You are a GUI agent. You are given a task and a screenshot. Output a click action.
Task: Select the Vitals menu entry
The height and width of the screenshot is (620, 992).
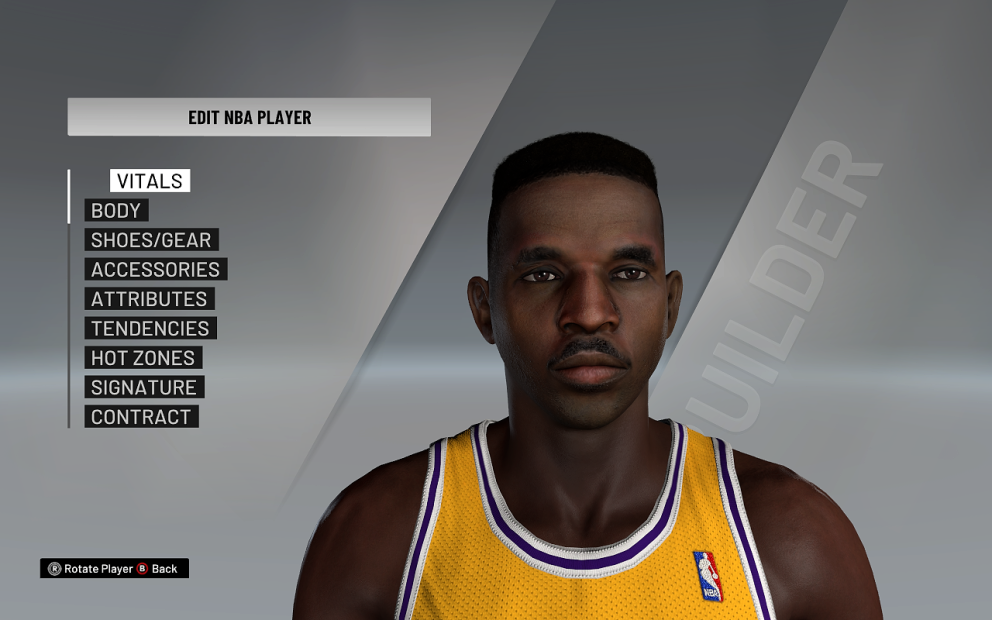(150, 181)
